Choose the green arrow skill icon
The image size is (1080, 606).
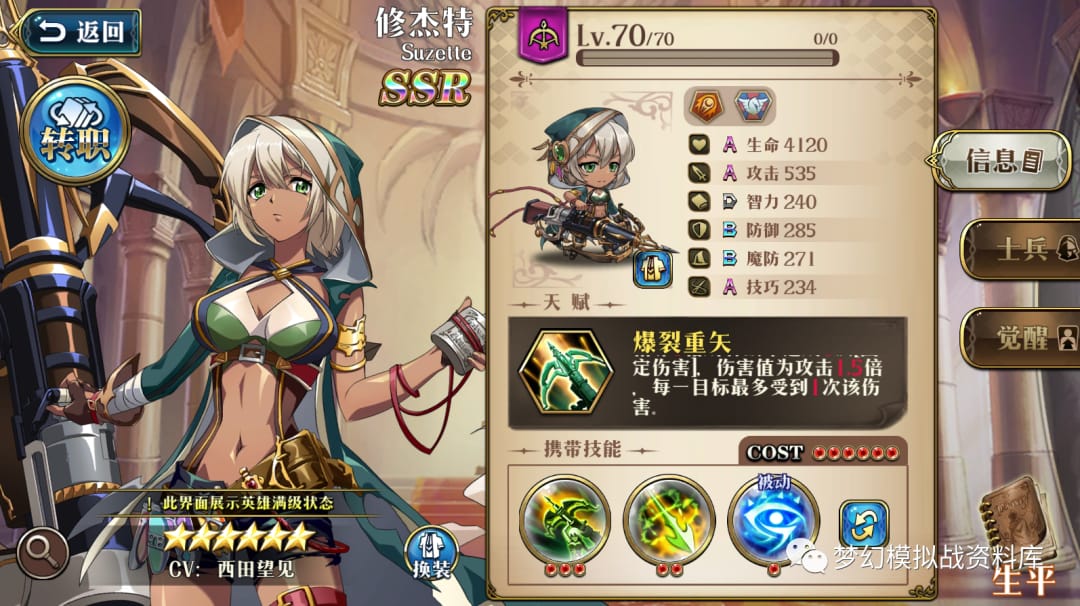[669, 521]
